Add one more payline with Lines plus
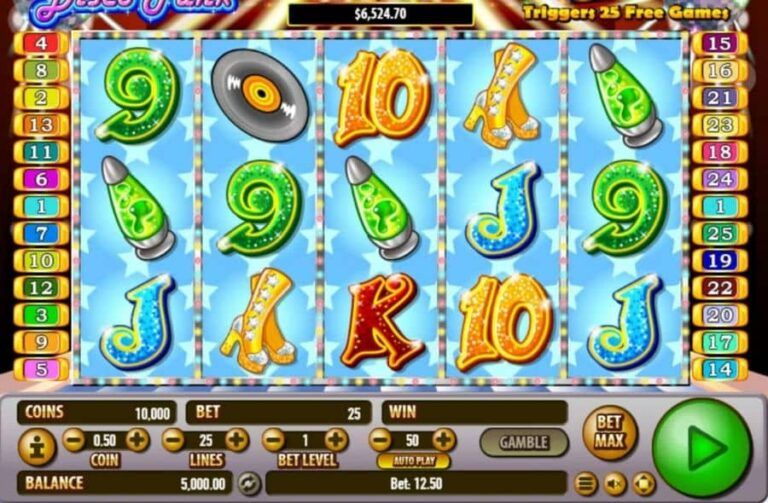 click(236, 440)
